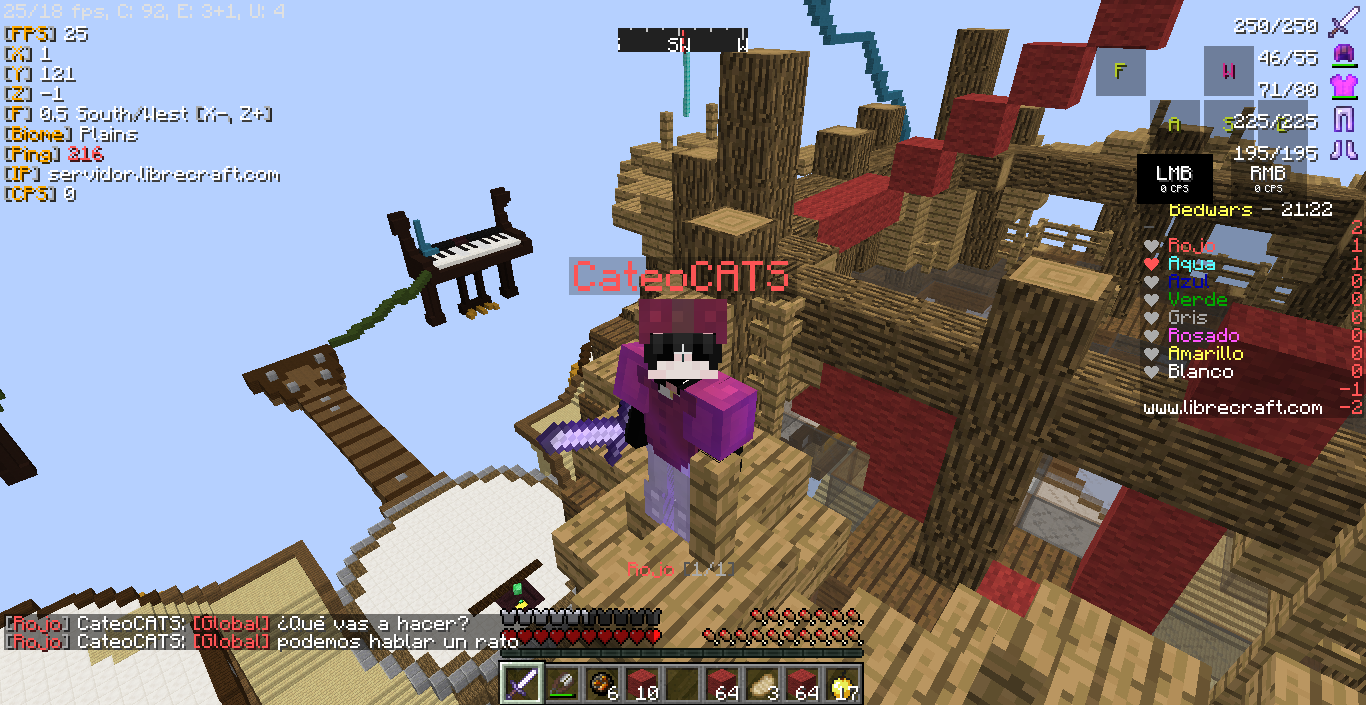
Task: Pick the beige item stack of 3
Action: [762, 684]
